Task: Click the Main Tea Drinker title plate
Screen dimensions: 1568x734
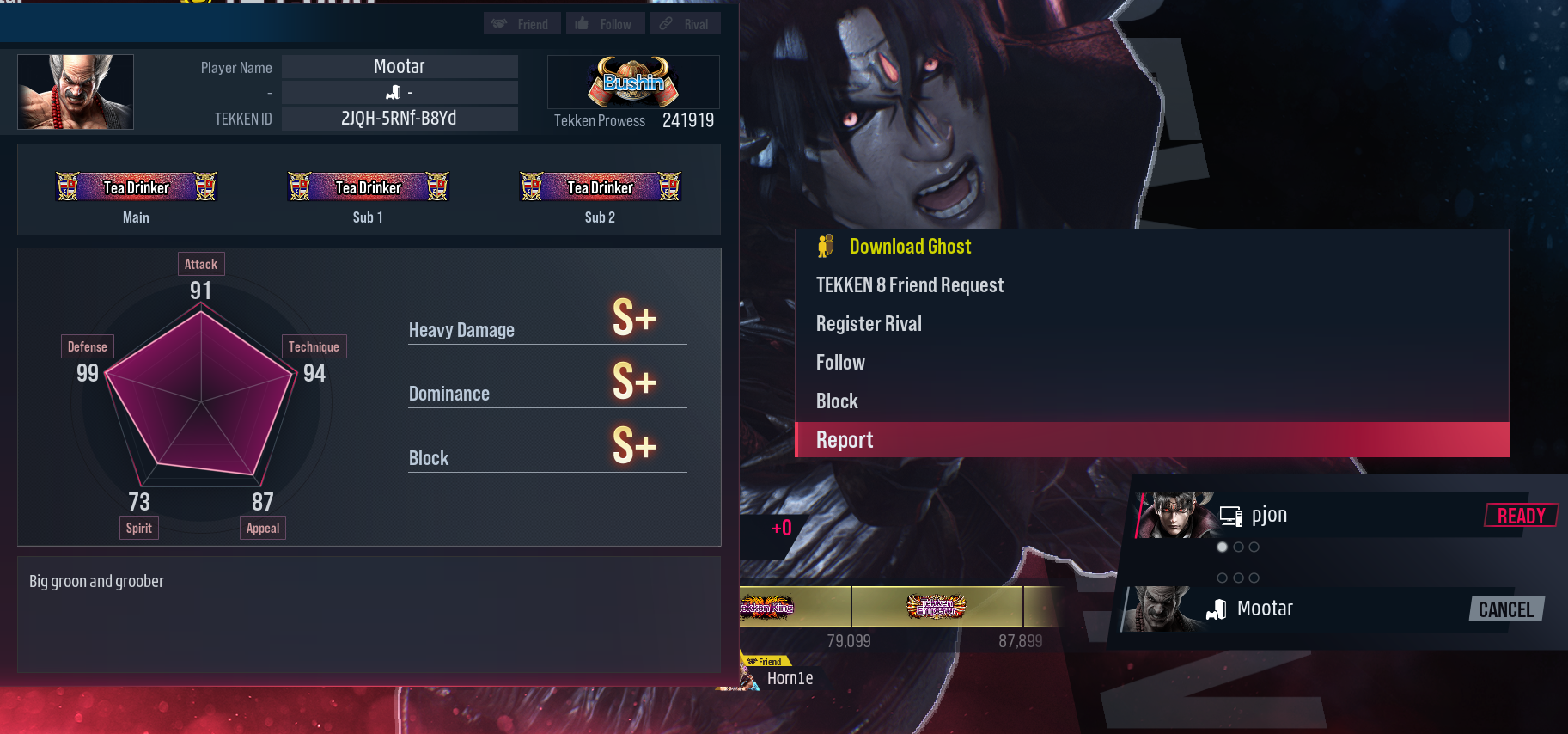Action: 136,187
